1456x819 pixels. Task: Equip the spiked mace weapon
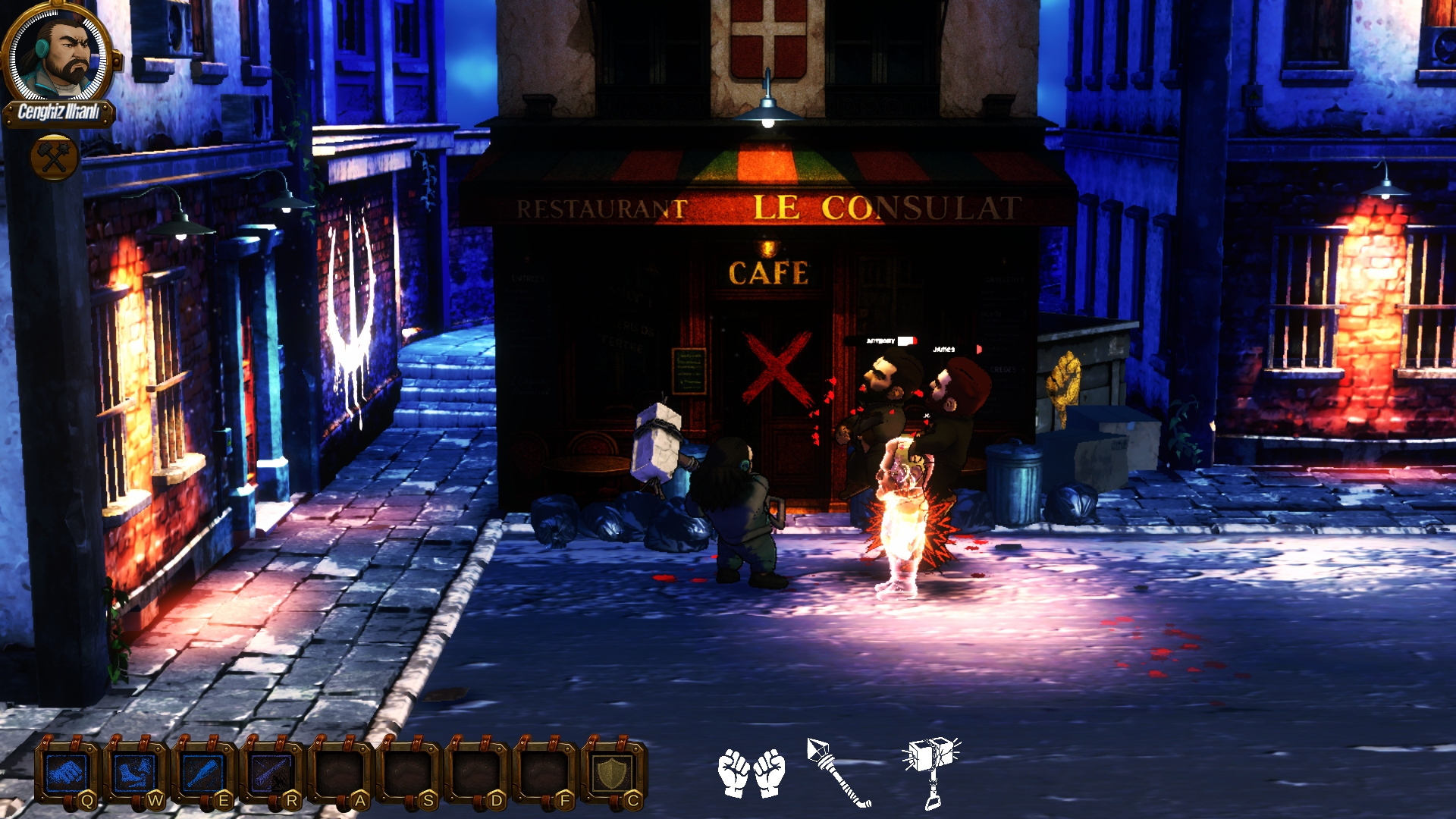tap(839, 773)
